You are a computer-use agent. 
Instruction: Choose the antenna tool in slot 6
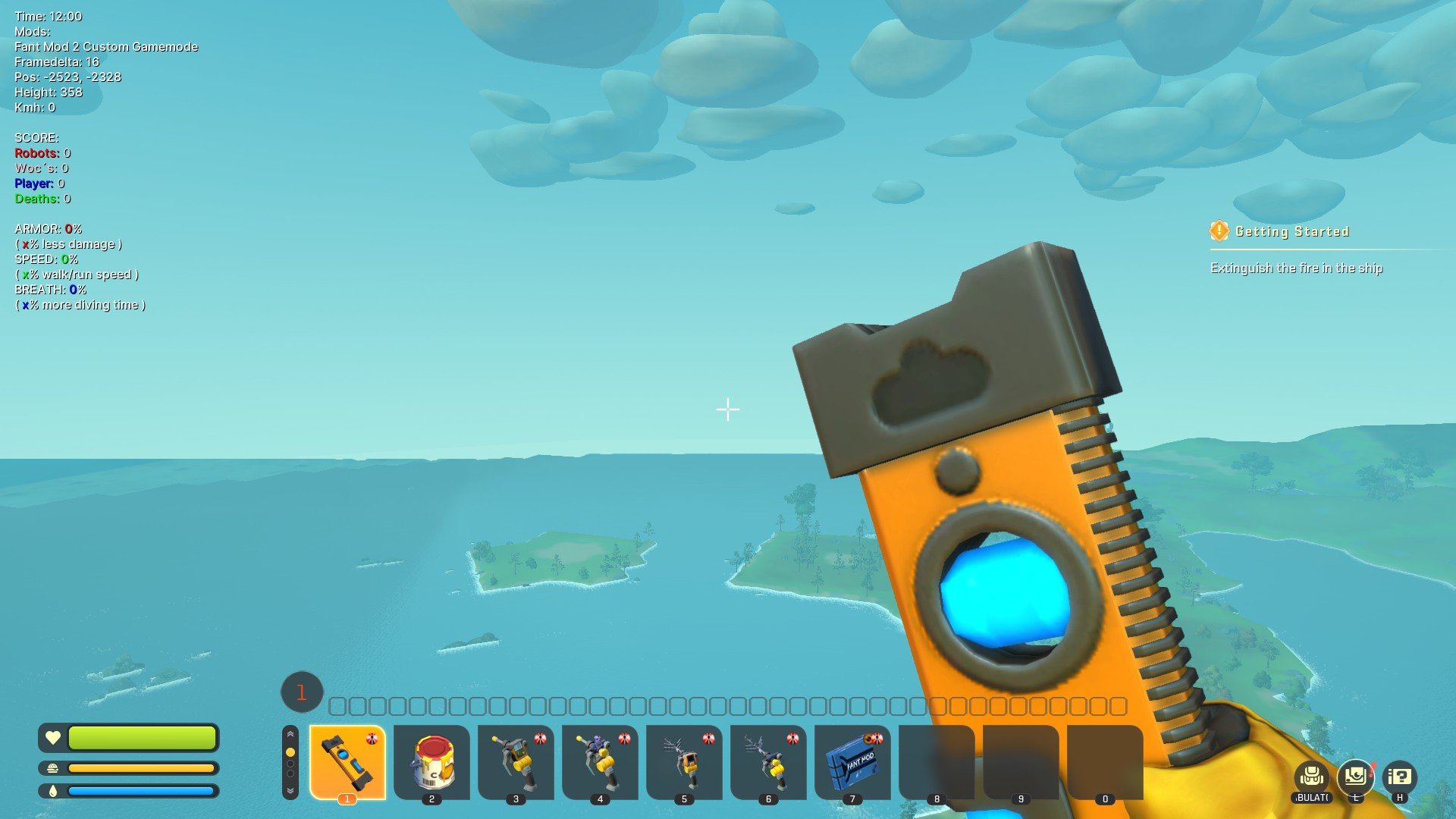coord(768,761)
